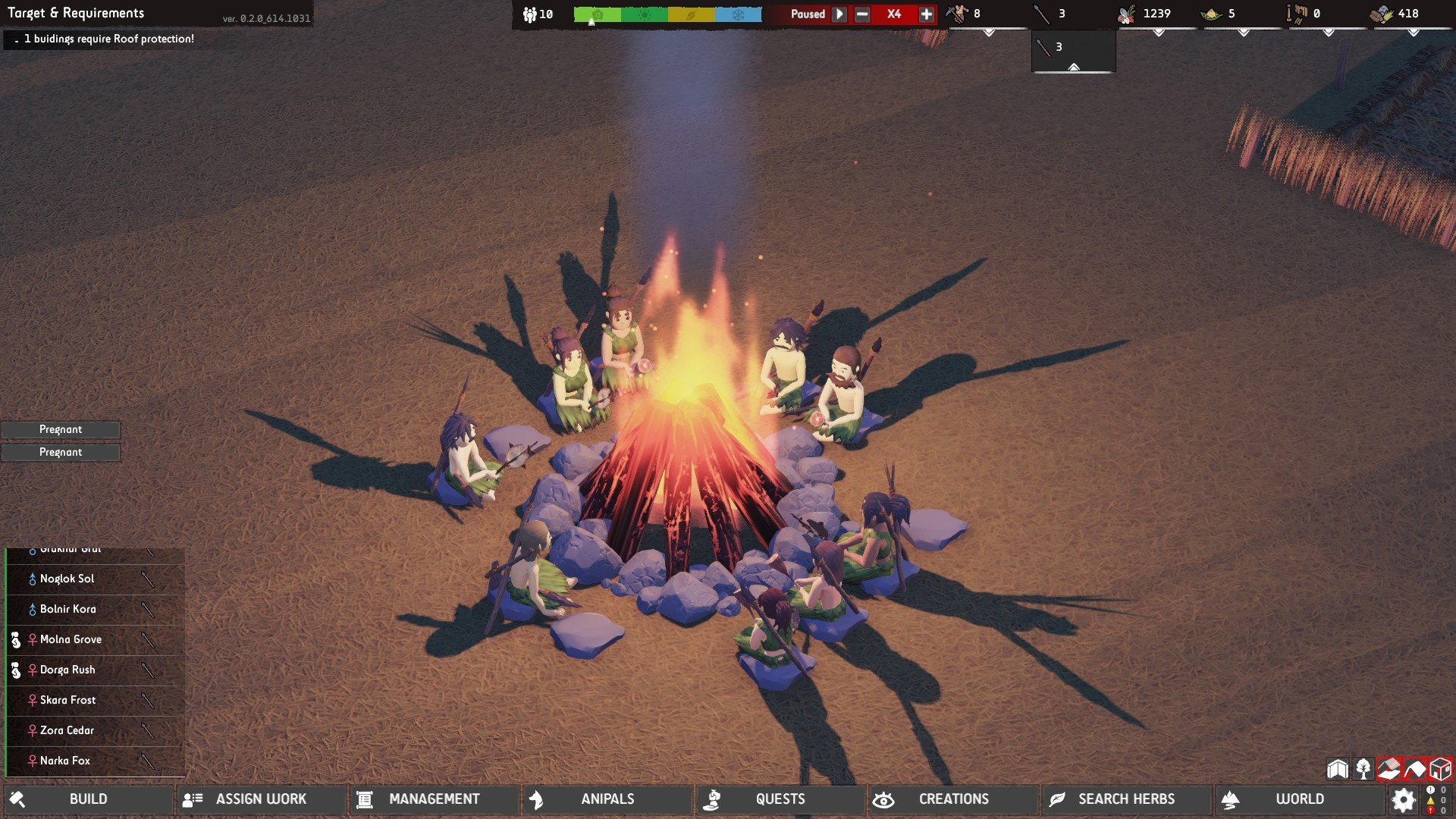Activate Search Herbs
1456x819 pixels.
[x=1126, y=799]
